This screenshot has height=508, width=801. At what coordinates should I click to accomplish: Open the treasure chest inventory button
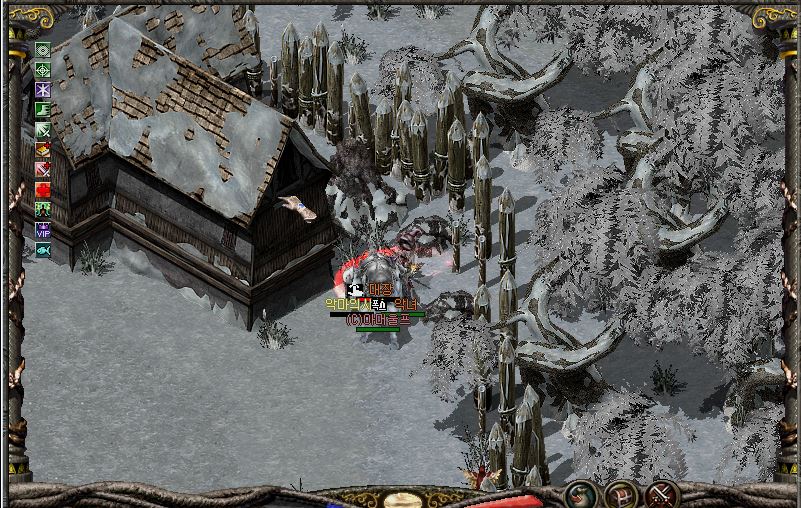click(x=622, y=495)
